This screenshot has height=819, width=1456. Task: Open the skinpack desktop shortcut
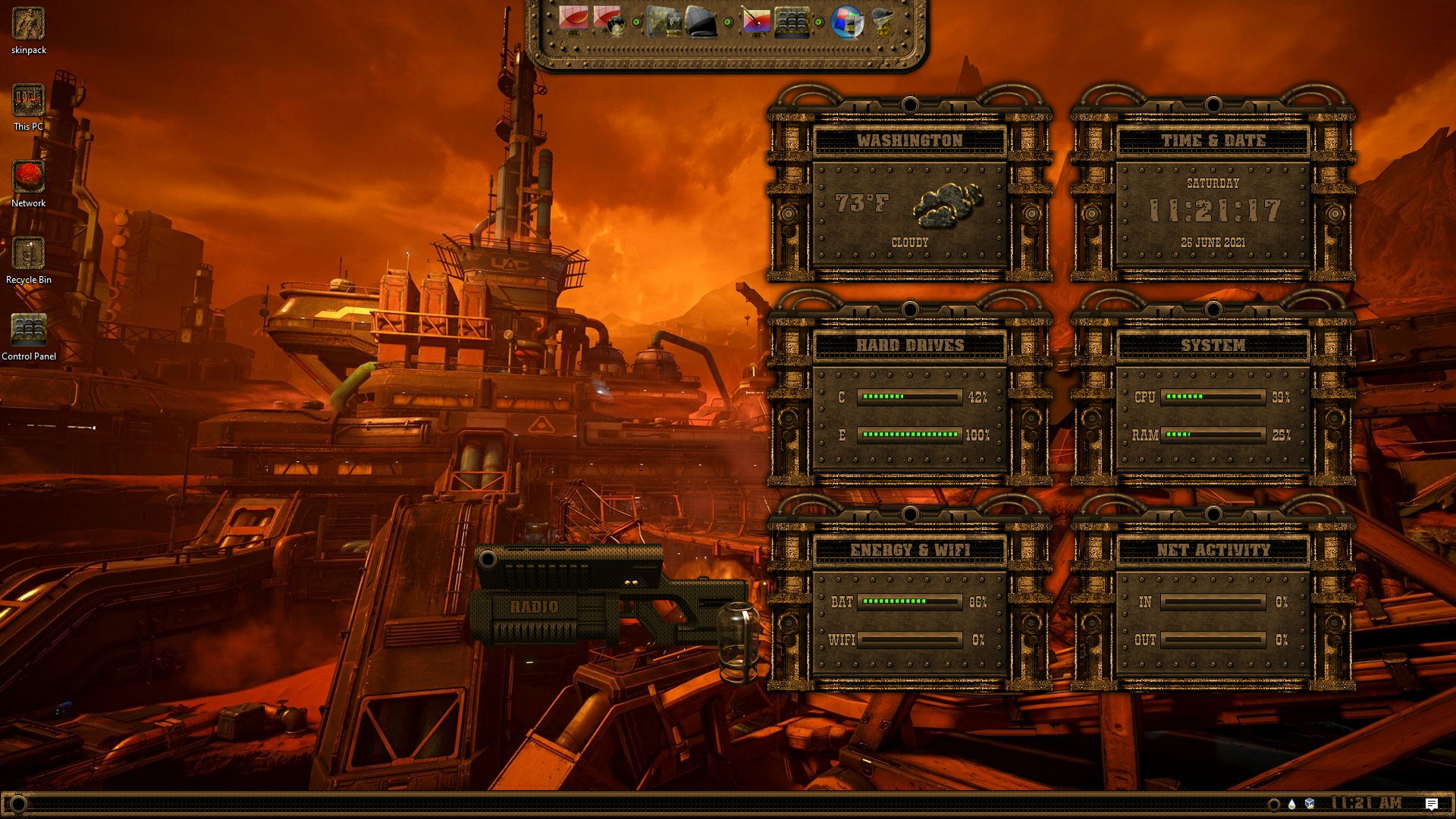(x=29, y=24)
